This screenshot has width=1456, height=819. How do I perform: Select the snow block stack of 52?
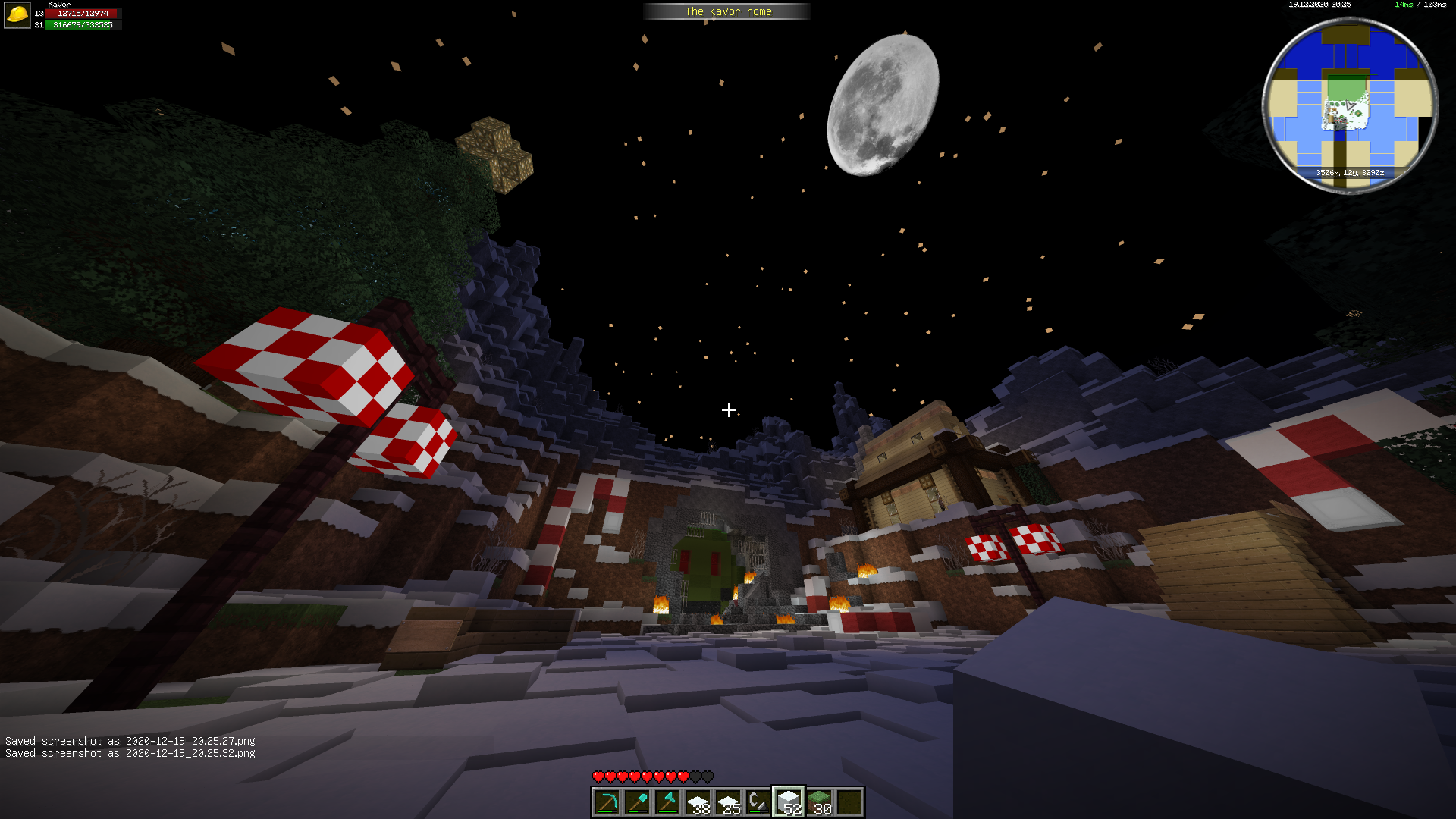(x=789, y=802)
